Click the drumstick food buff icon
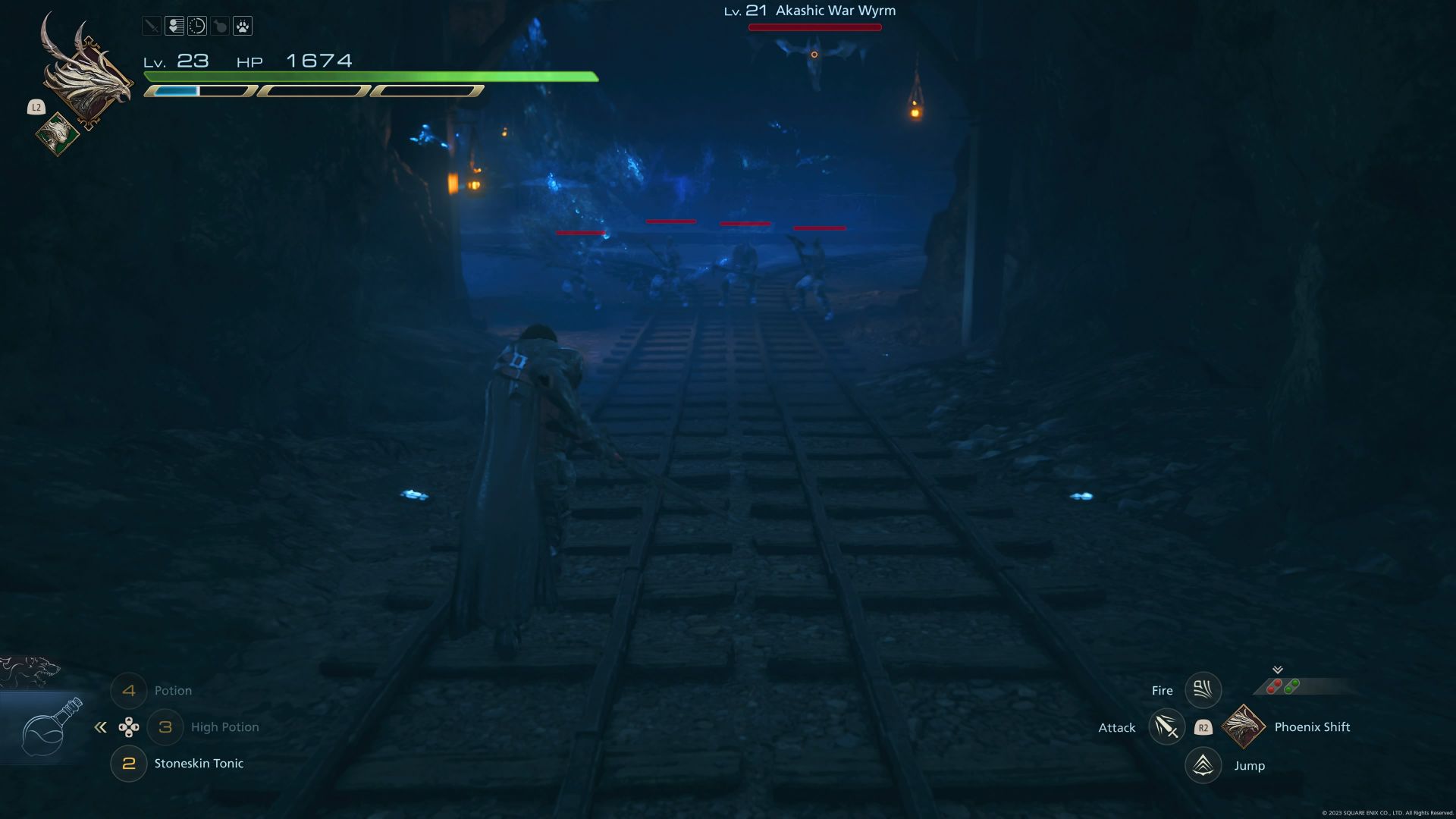The width and height of the screenshot is (1456, 819). [x=218, y=26]
